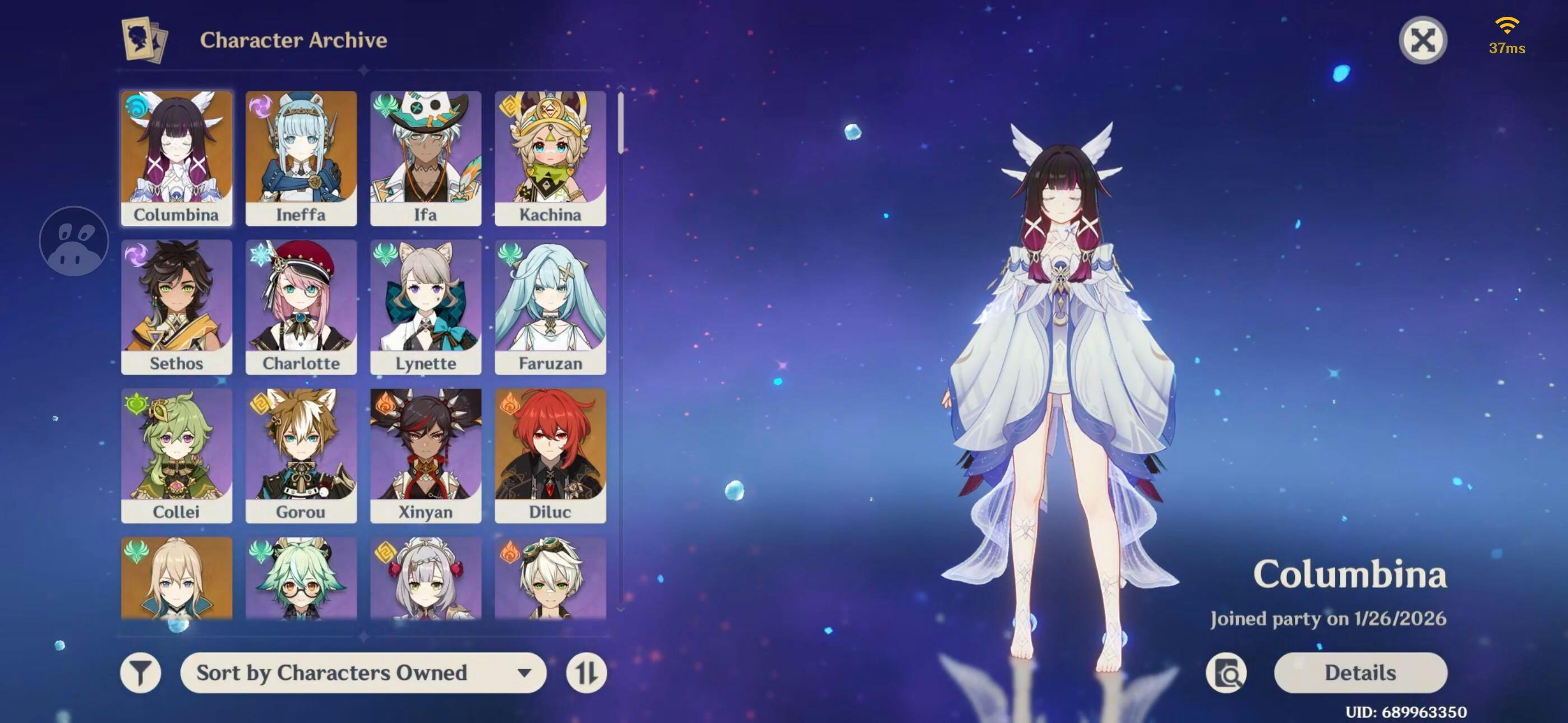Screen dimensions: 1568x723
Task: Open the Sort by Characters Owned dropdown
Action: tap(363, 673)
